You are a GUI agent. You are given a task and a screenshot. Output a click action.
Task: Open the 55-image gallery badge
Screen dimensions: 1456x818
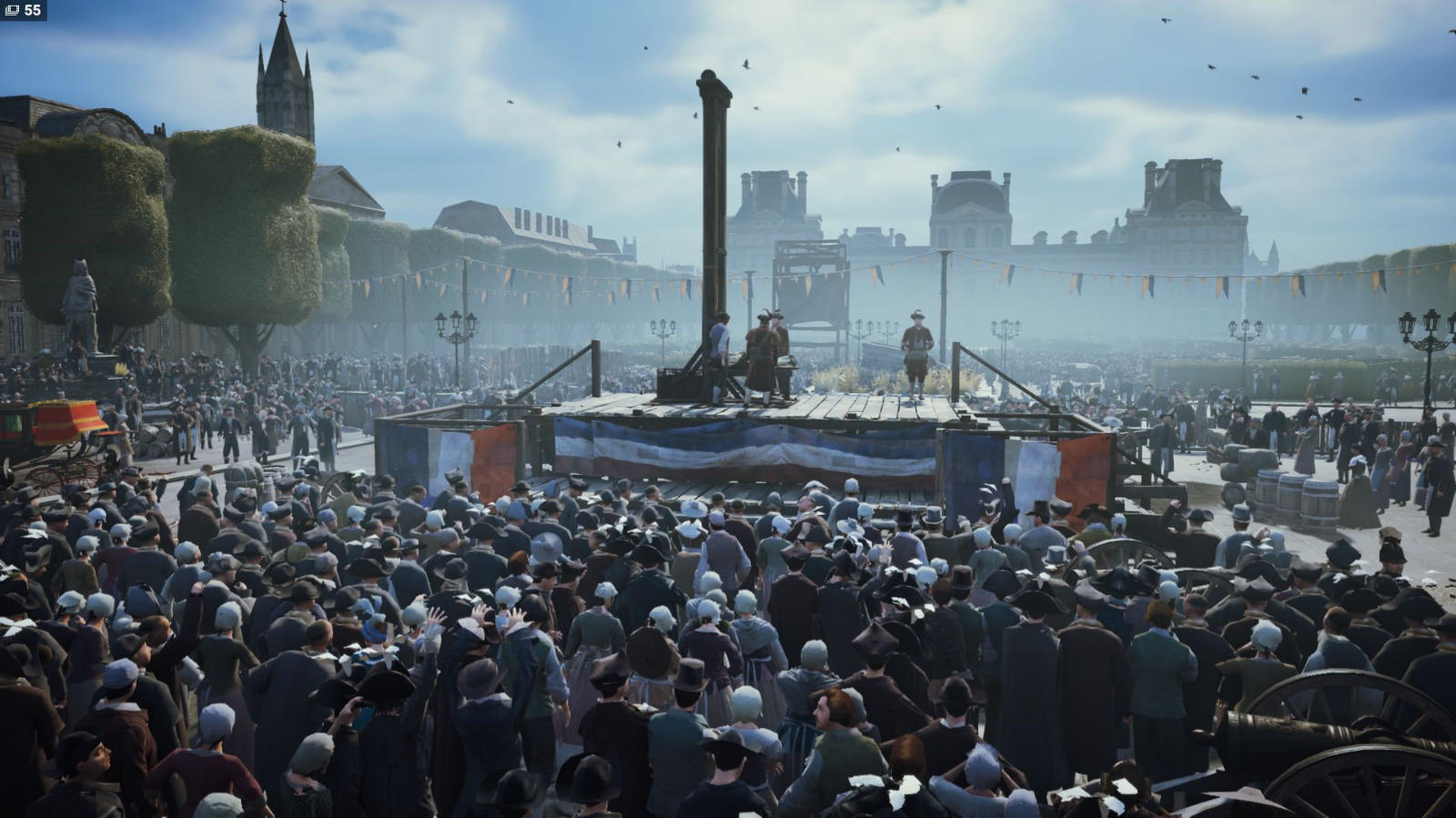pyautogui.click(x=24, y=10)
